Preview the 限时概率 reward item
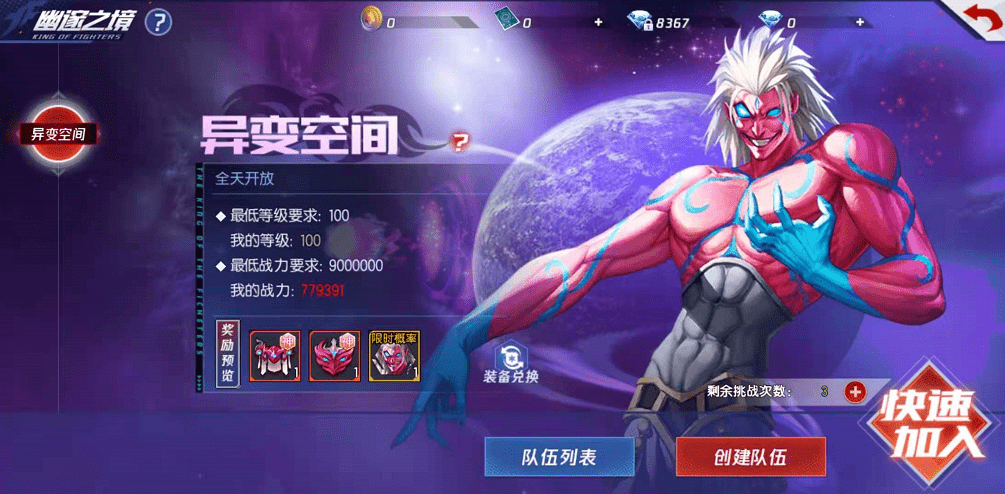 point(394,356)
